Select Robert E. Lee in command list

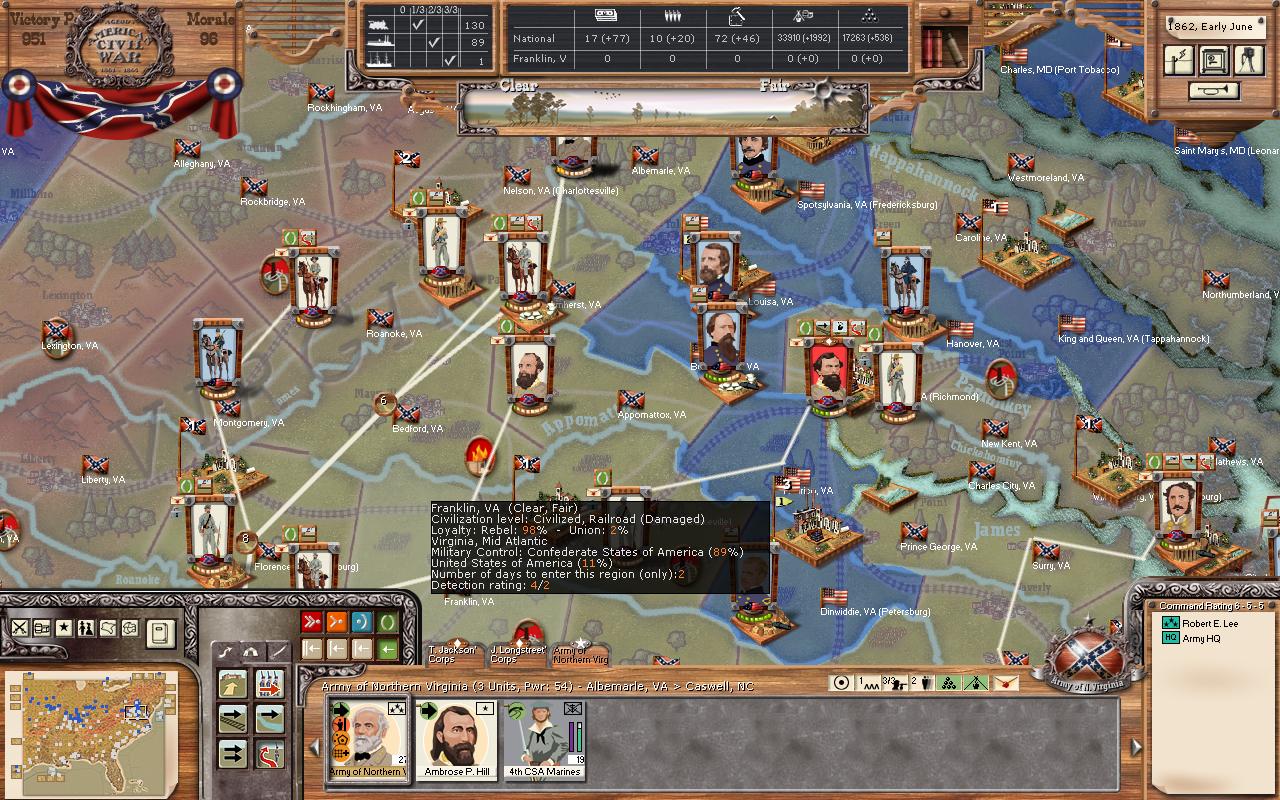click(x=1212, y=623)
